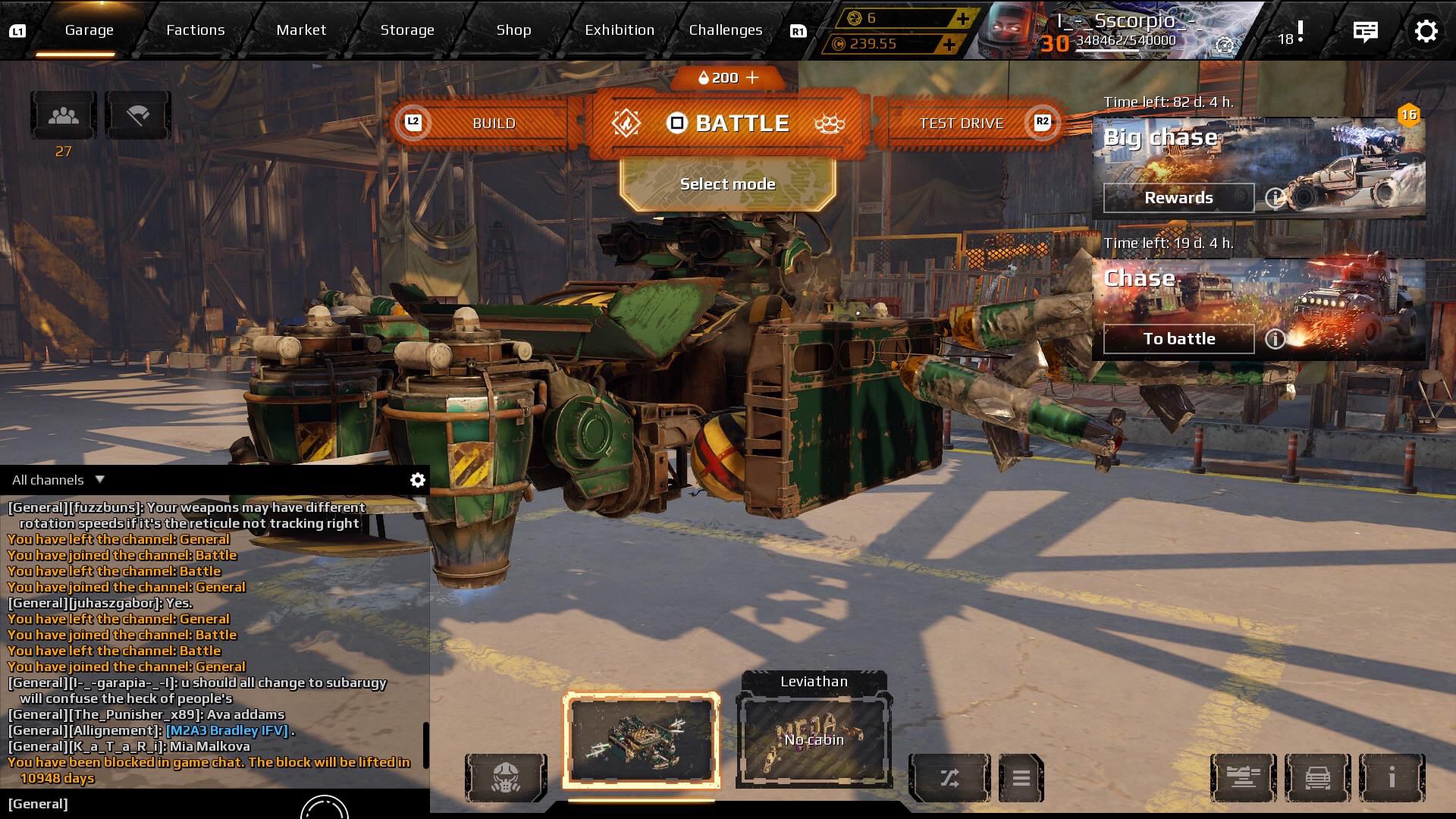Join the Chase event via To battle
Viewport: 1456px width, 819px height.
(x=1178, y=339)
